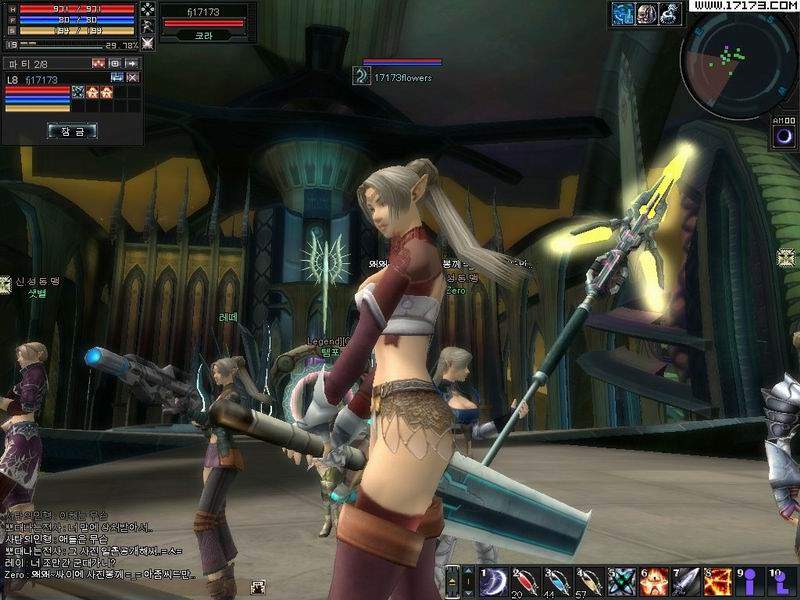Click the blue swirl buff icon

(x=624, y=12)
